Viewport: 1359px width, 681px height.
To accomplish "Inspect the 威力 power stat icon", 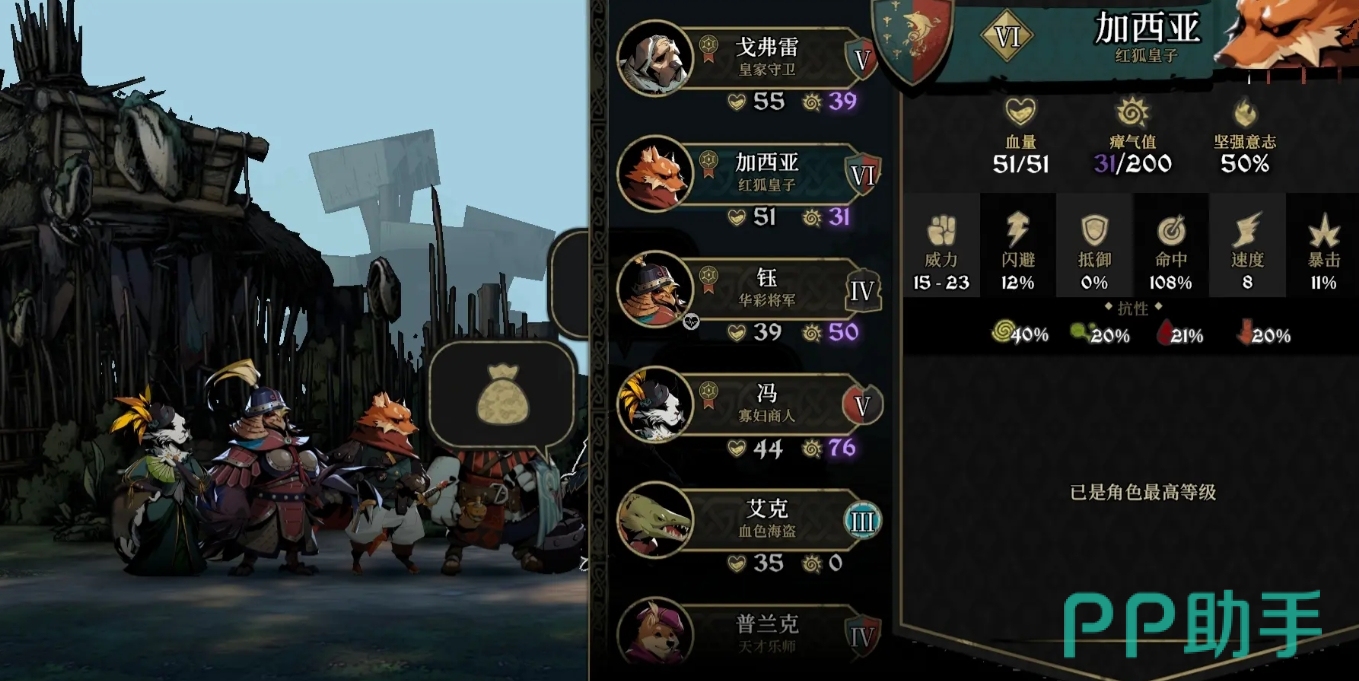I will (941, 232).
